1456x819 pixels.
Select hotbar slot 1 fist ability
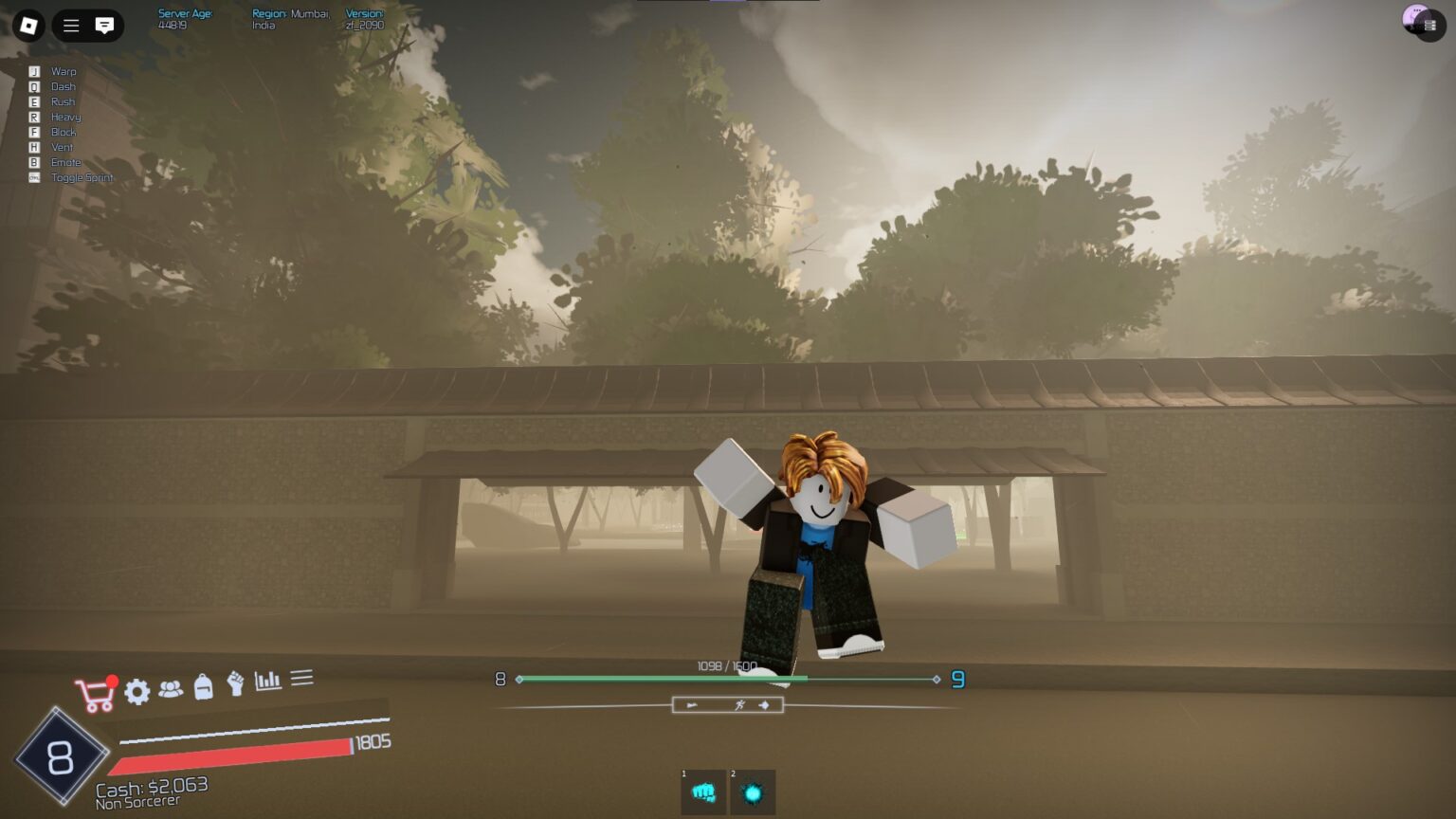pos(701,792)
